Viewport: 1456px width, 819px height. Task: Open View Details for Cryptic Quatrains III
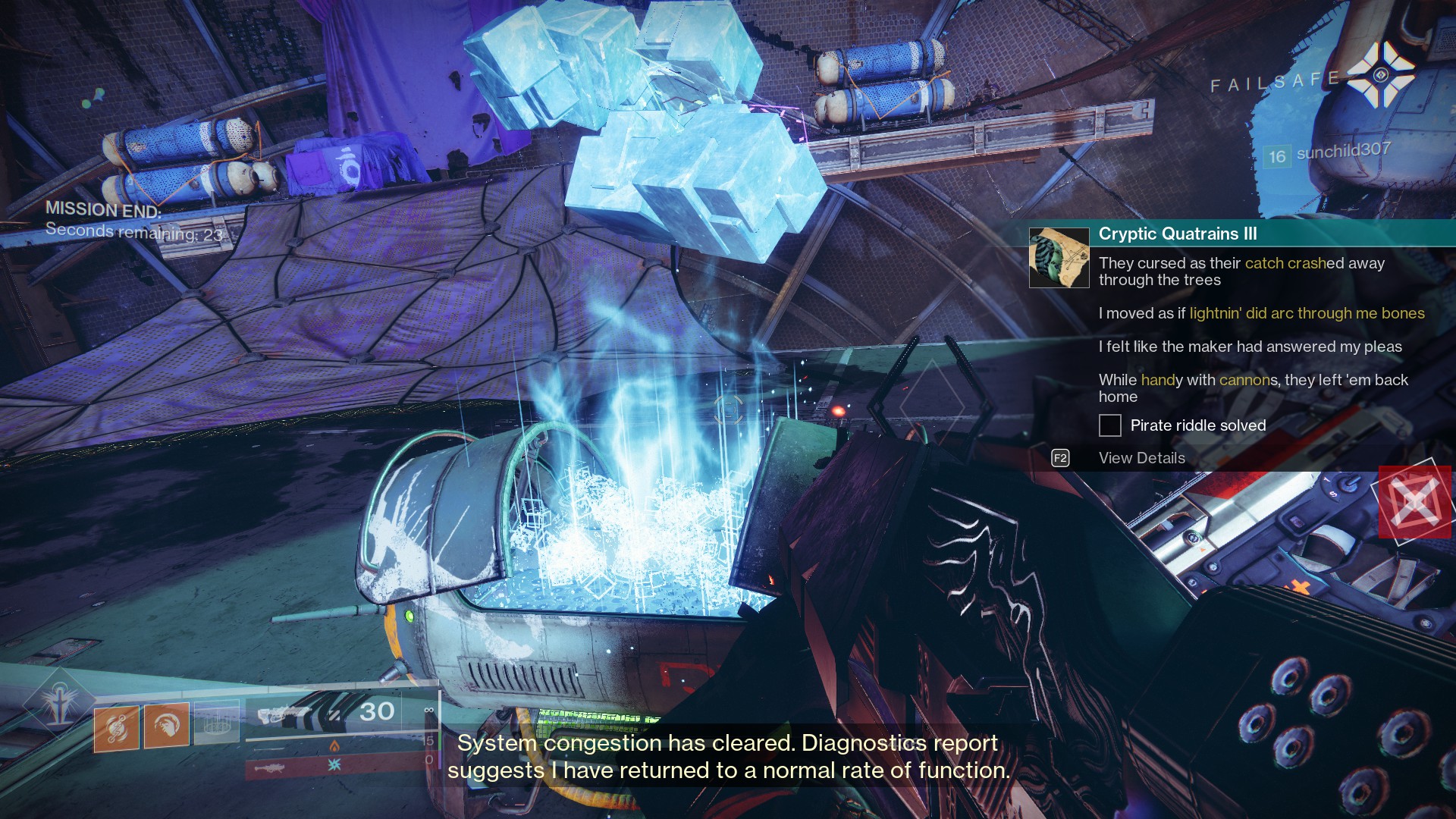pos(1141,458)
